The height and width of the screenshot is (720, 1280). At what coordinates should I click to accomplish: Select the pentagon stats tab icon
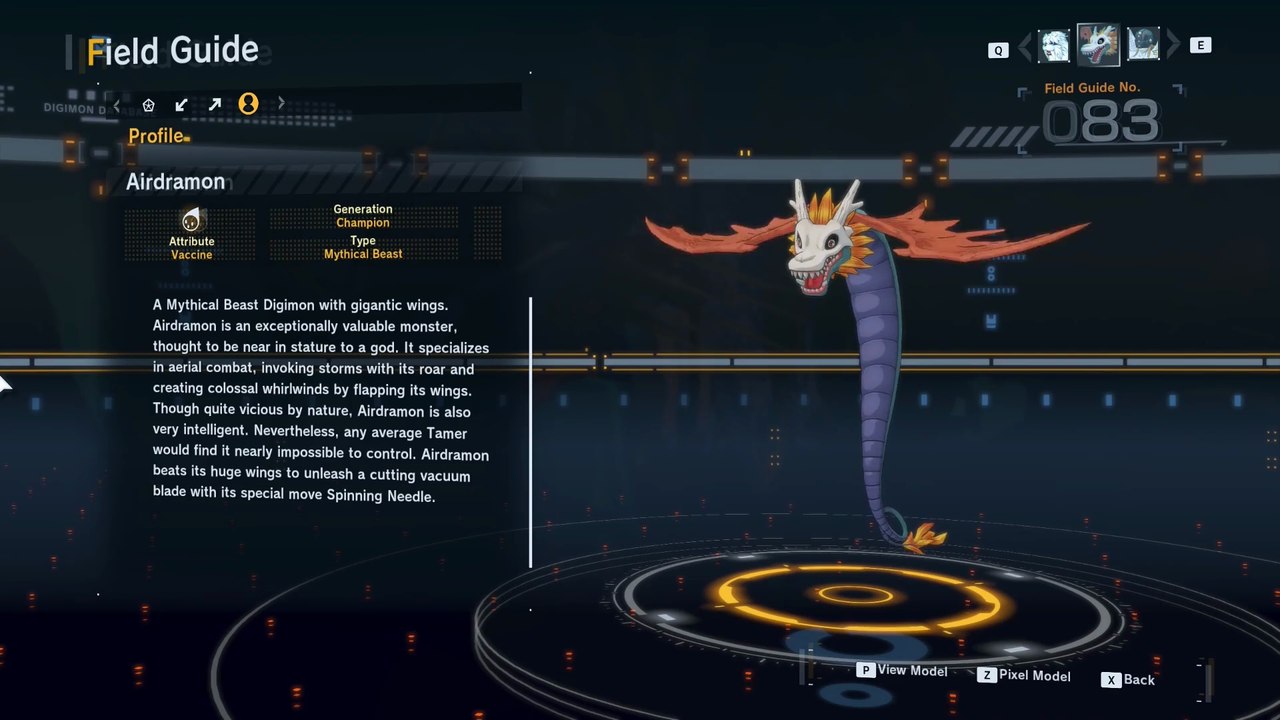point(149,104)
